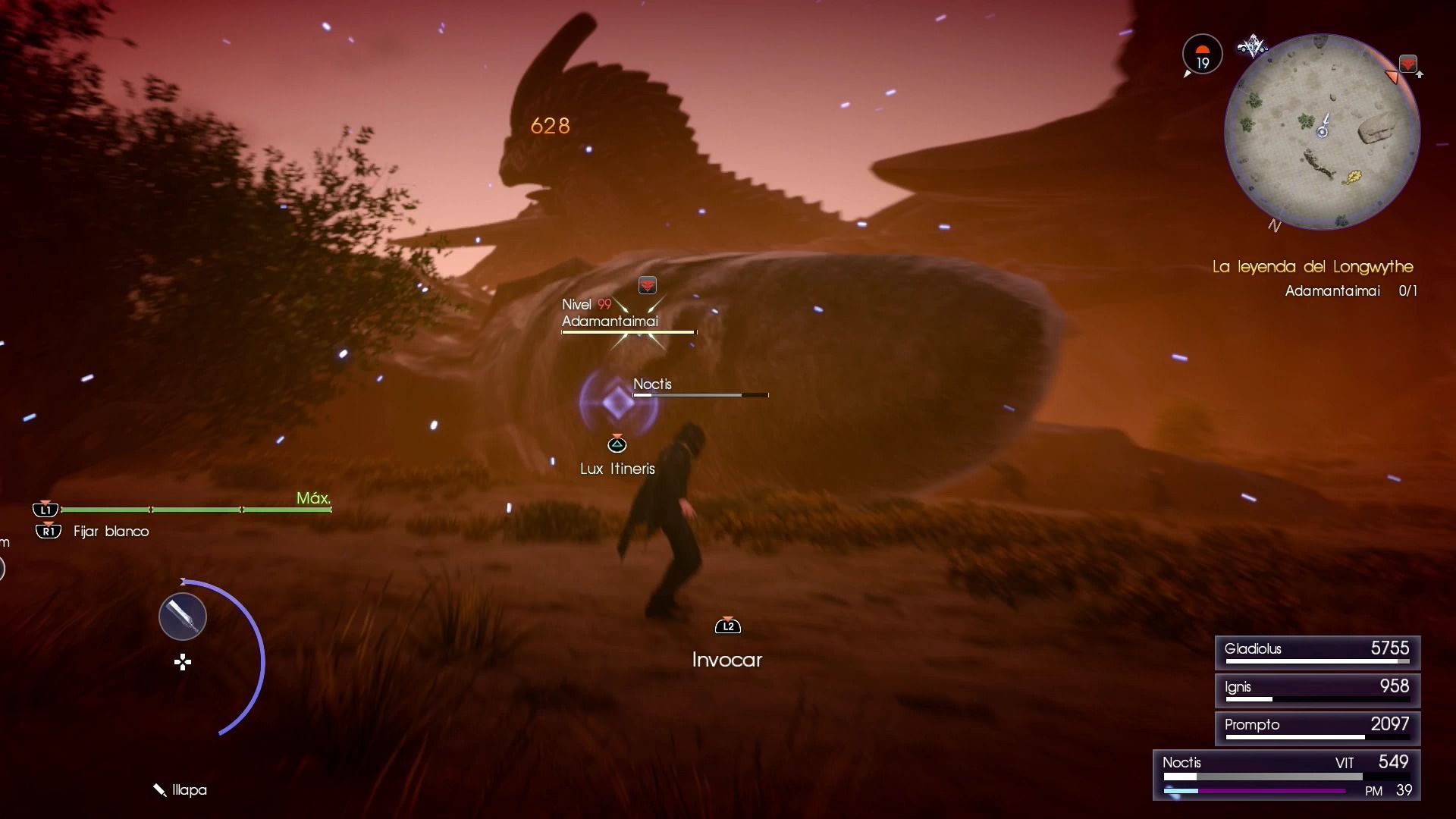Click the Fijar blanco lock-on label
The height and width of the screenshot is (819, 1456).
click(x=111, y=532)
